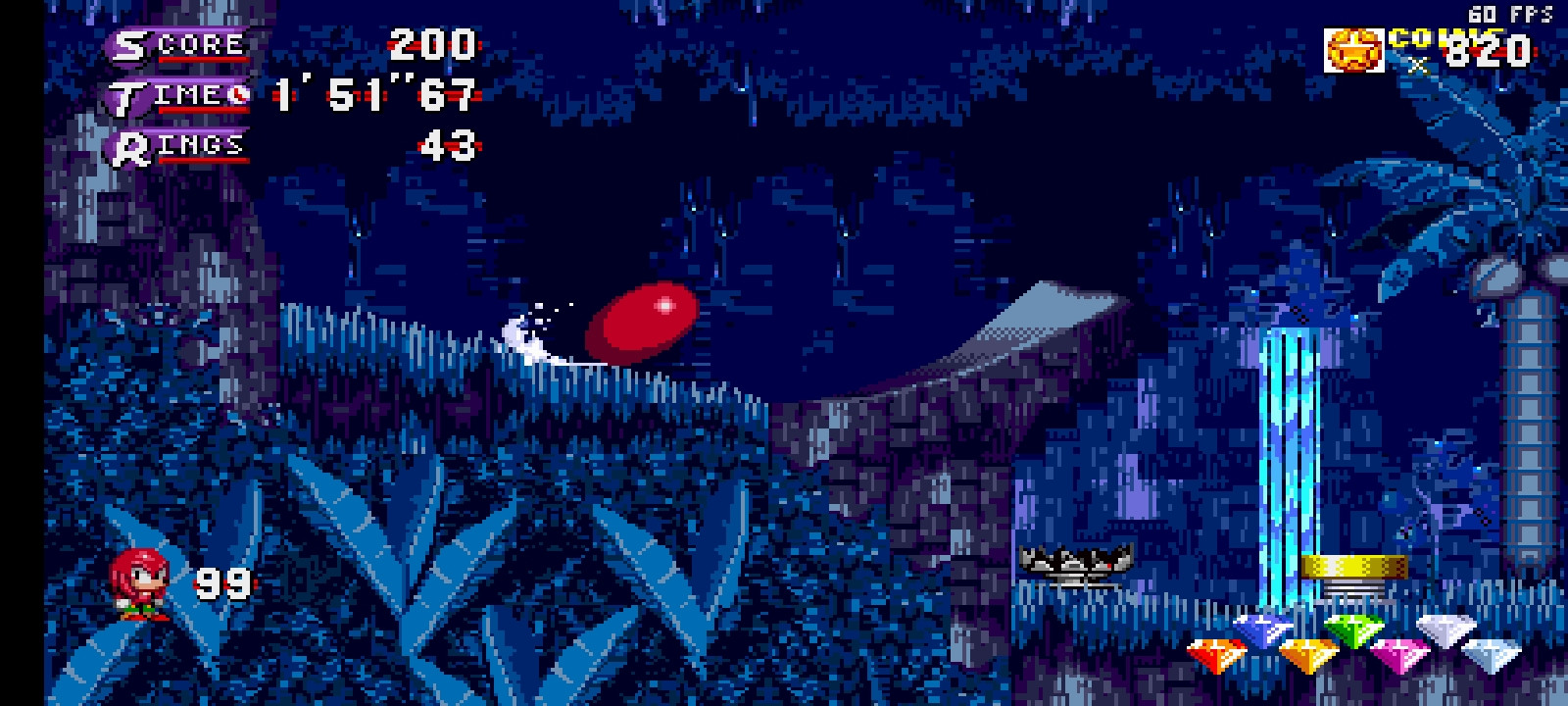
Task: Click the lives counter showing 99
Action: (x=223, y=581)
